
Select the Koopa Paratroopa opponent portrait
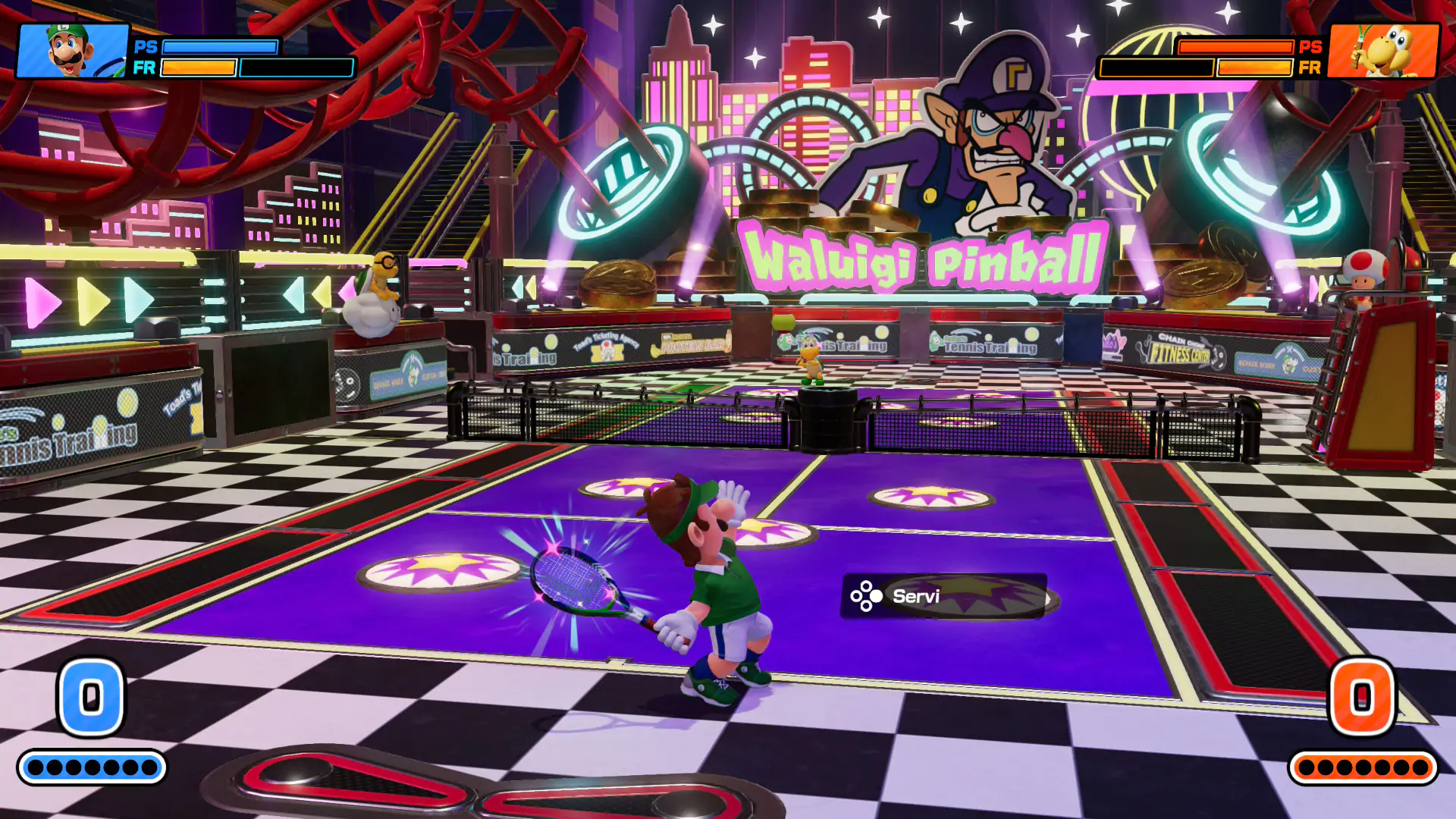1383,51
